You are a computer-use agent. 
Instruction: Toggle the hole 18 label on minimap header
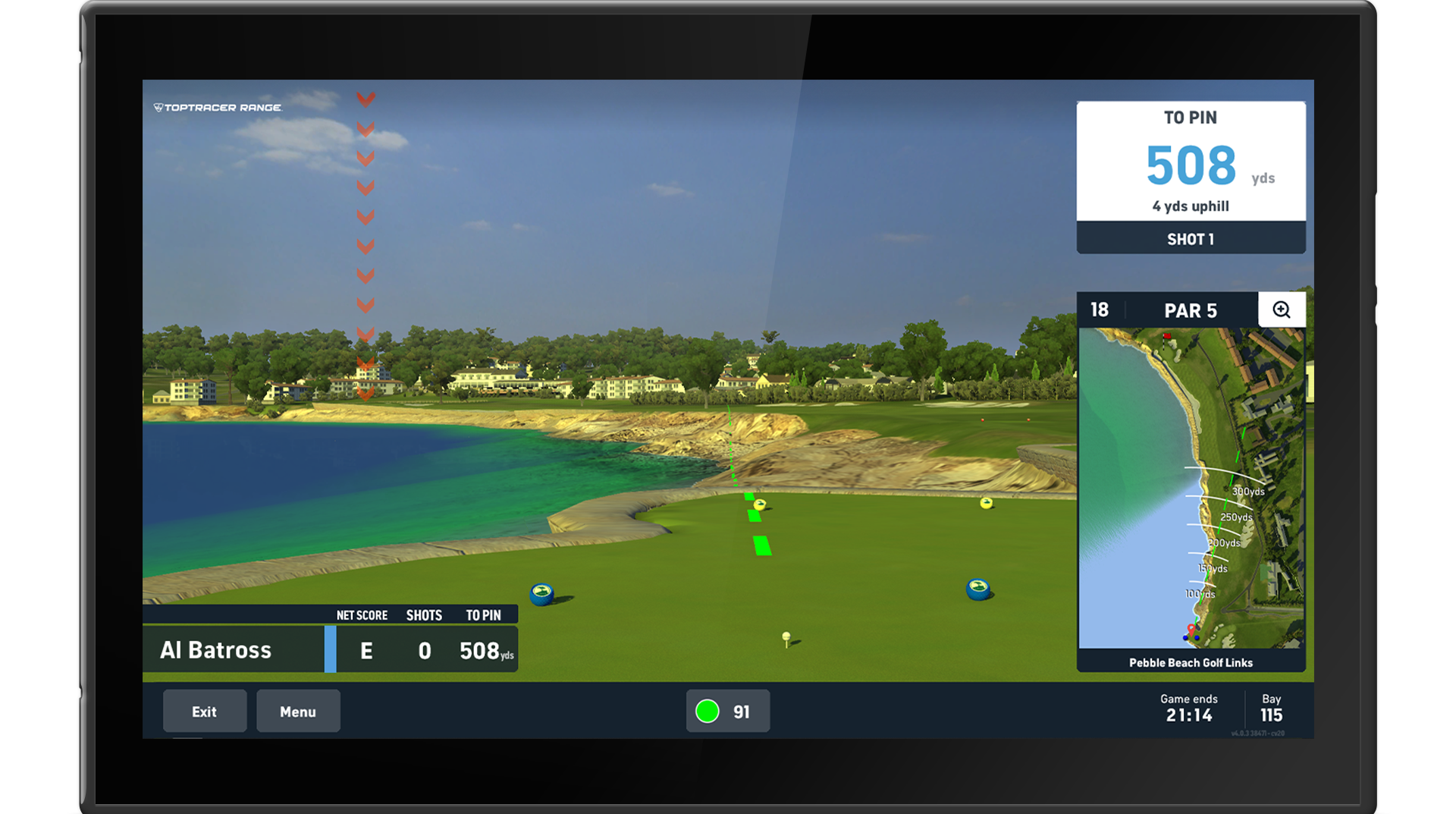pos(1099,310)
